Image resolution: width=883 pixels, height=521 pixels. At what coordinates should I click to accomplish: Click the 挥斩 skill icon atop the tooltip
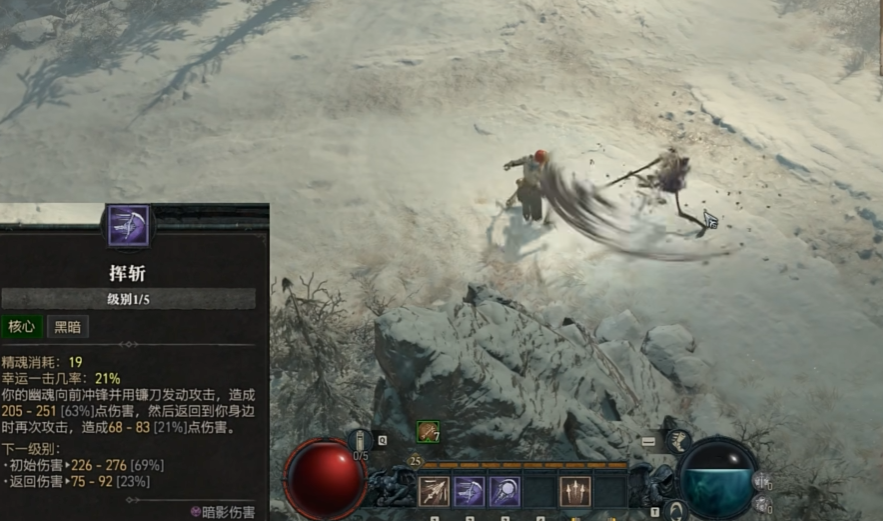(128, 225)
